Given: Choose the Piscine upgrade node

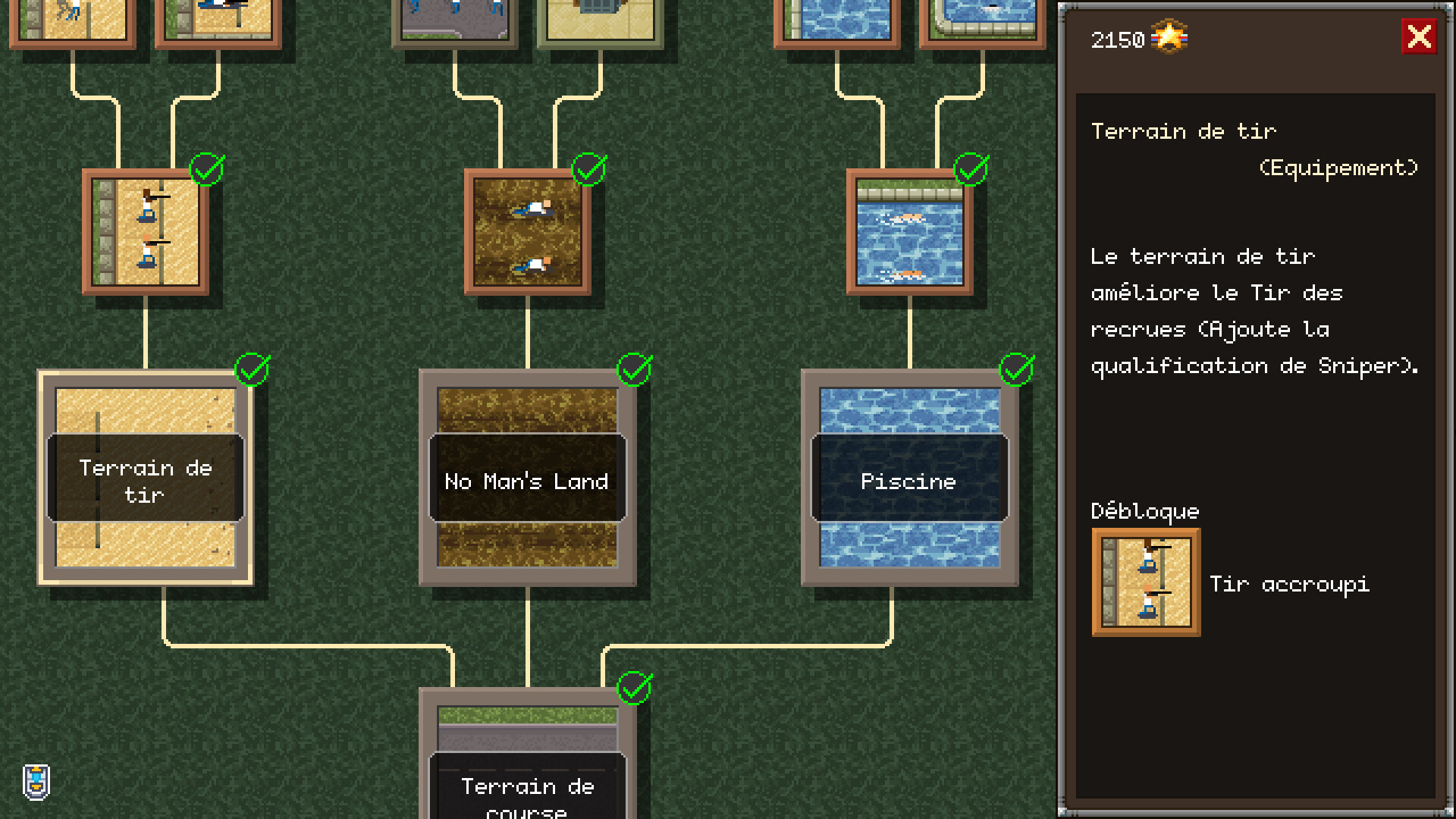Looking at the screenshot, I should click(909, 478).
